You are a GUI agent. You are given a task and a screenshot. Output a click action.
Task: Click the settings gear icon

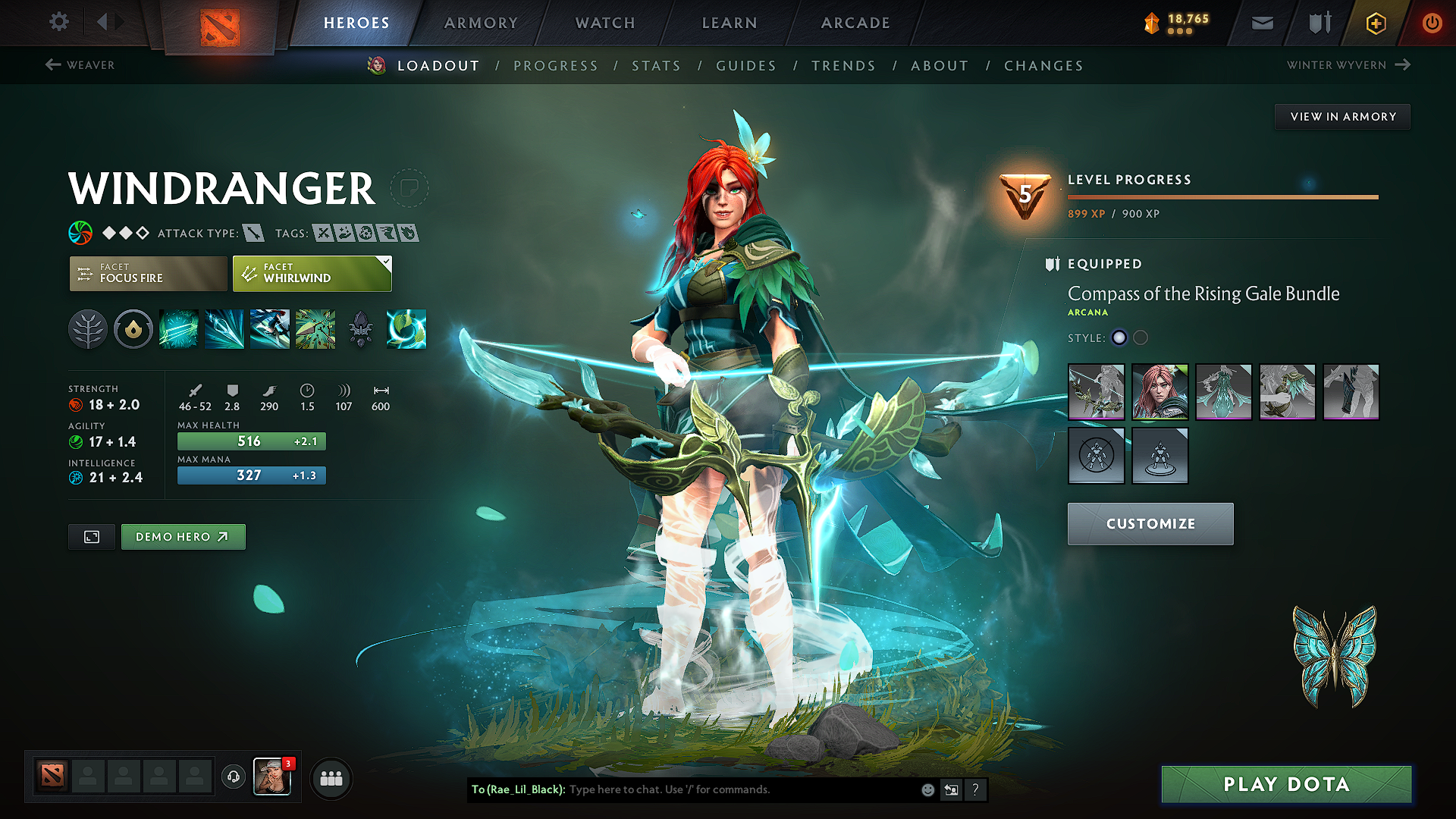(x=58, y=22)
